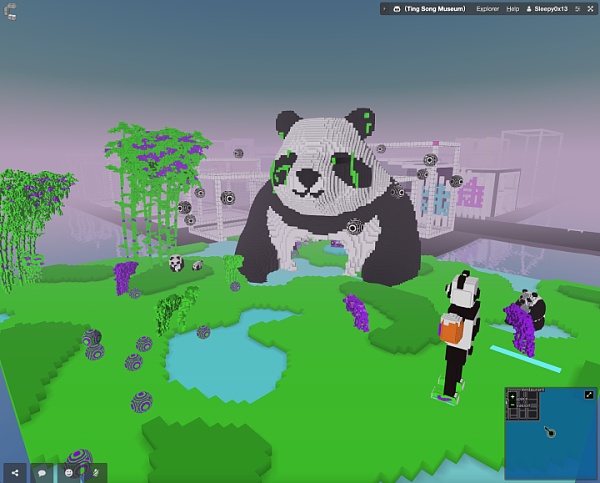Open the chat speech bubble
Screen dimensions: 600x483
[x=42, y=471]
